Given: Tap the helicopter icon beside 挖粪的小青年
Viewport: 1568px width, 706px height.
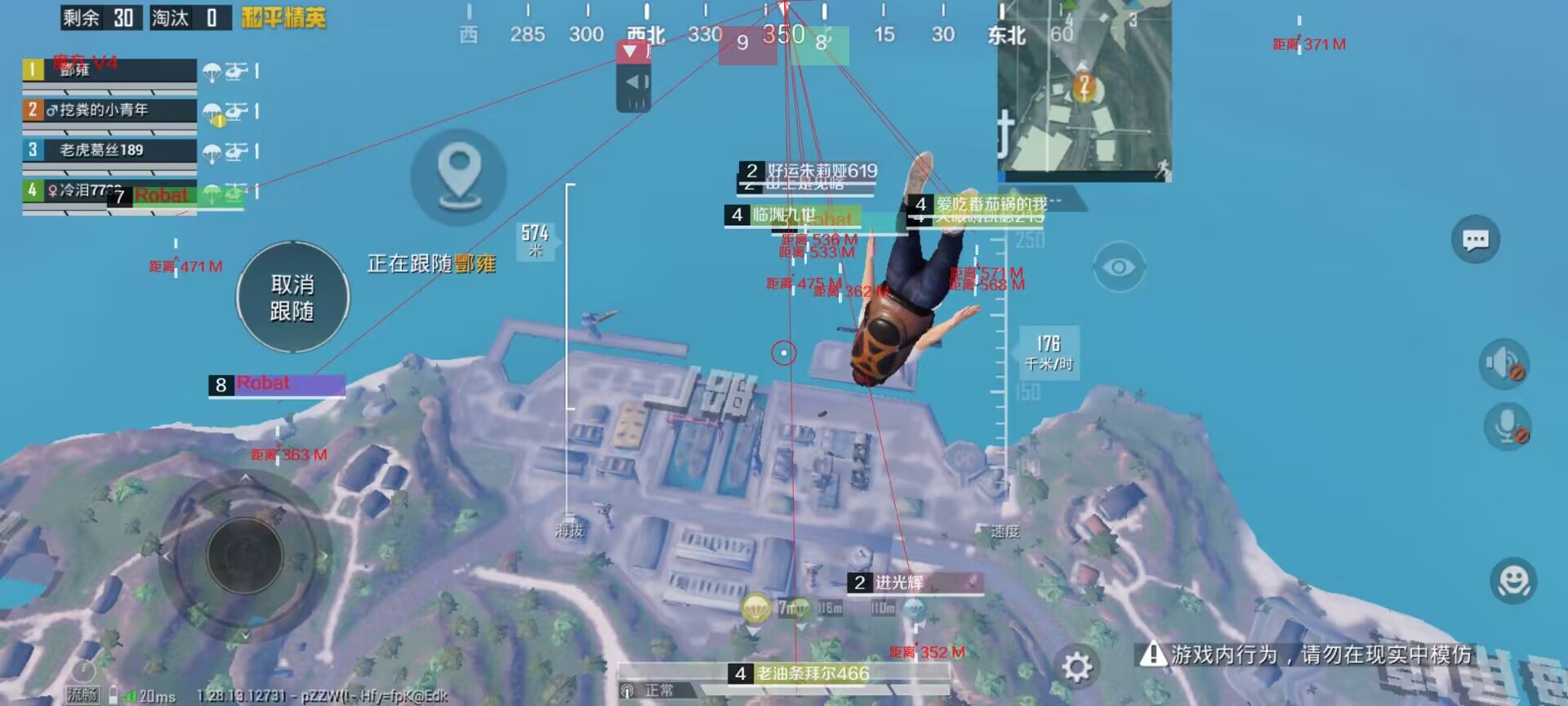Looking at the screenshot, I should tap(238, 112).
